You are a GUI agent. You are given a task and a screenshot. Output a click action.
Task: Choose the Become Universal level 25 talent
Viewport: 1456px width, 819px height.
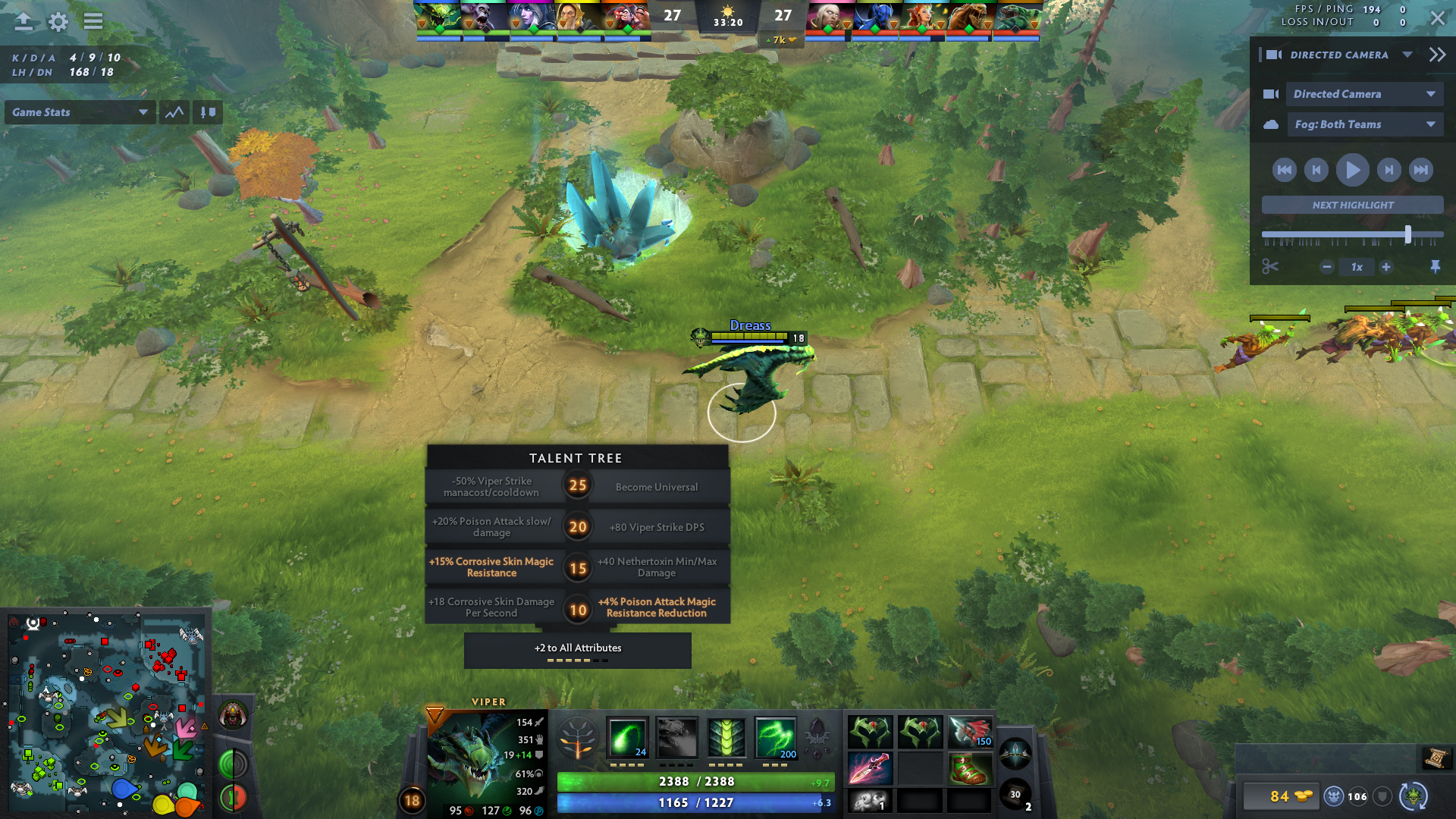pyautogui.click(x=657, y=486)
